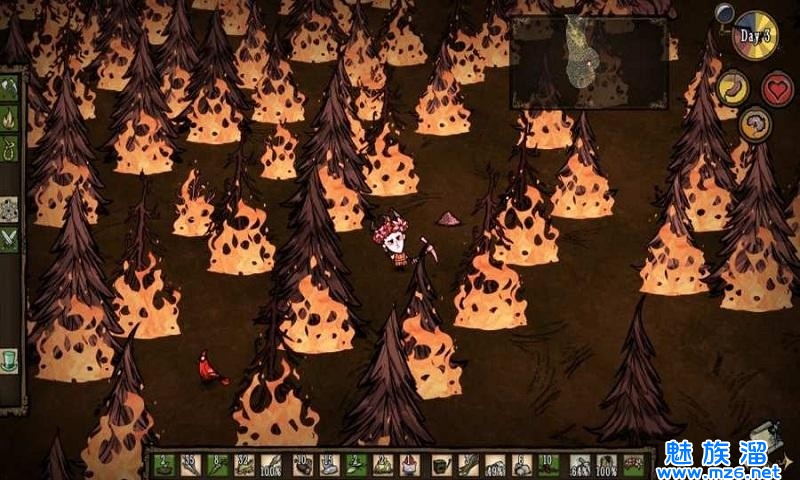
Task: Pick the inventory stack of 6
Action: pyautogui.click(x=521, y=465)
